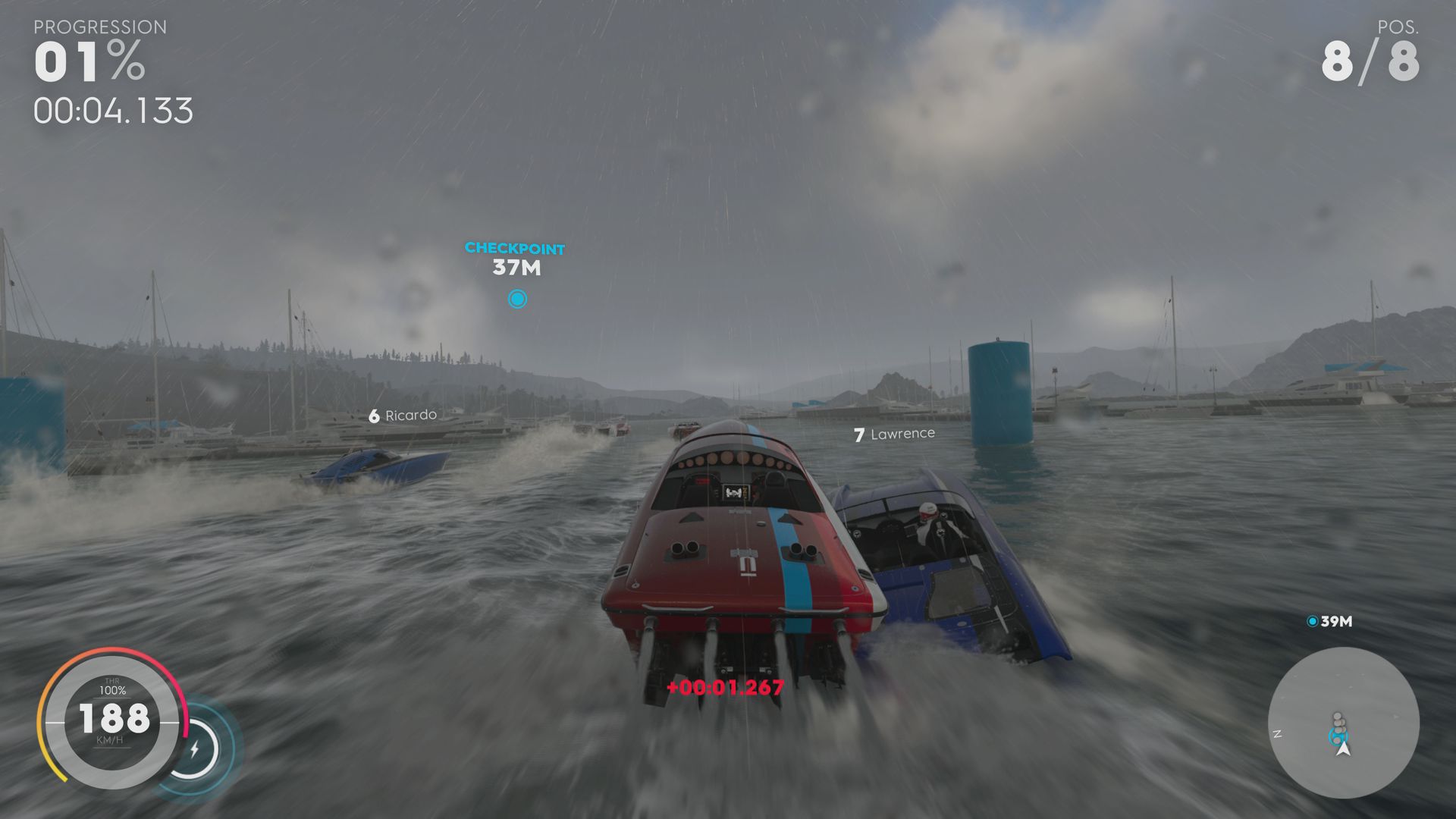1456x819 pixels.
Task: Select the number 6 badge by Ricardo's name
Action: tap(373, 415)
